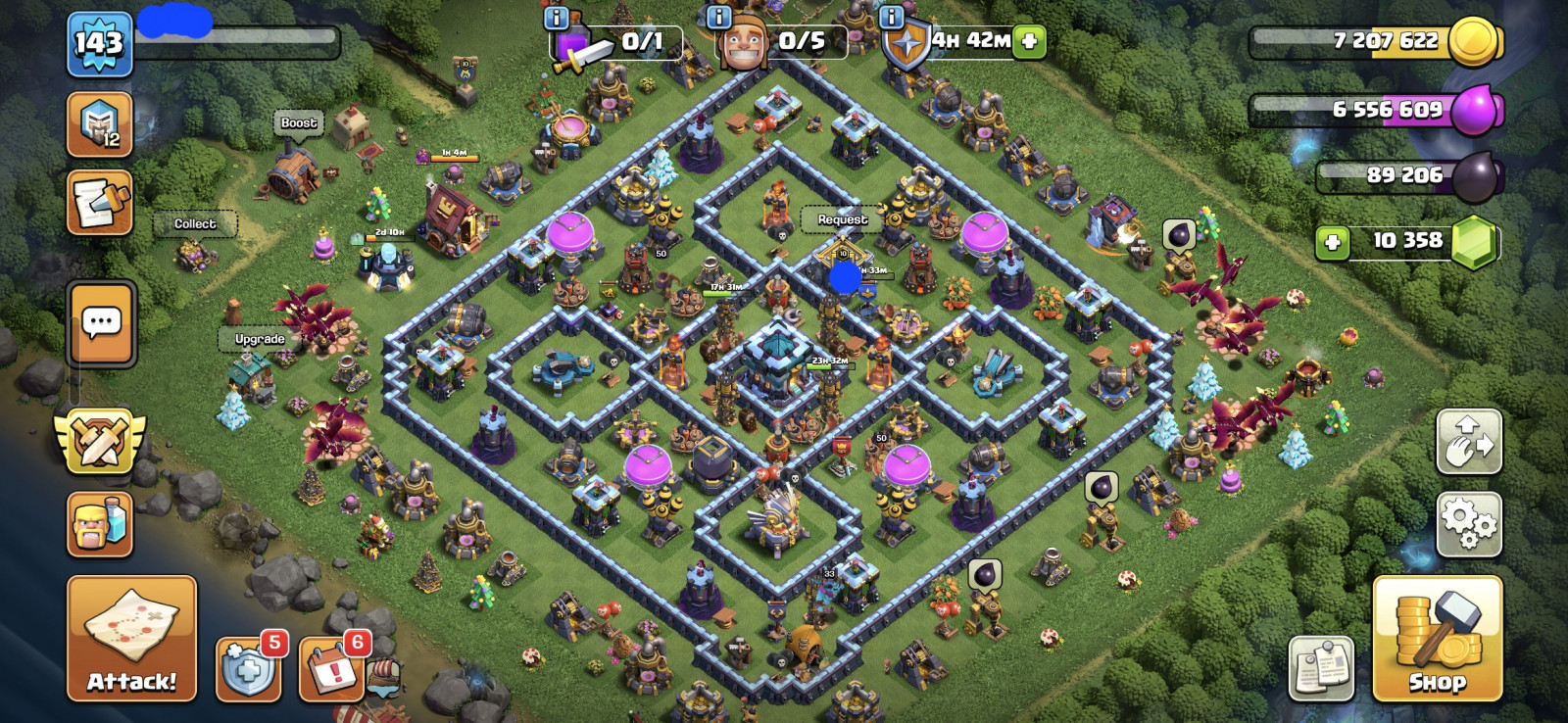This screenshot has height=723, width=1568.
Task: Tap the Request troops bubble
Action: click(x=843, y=220)
